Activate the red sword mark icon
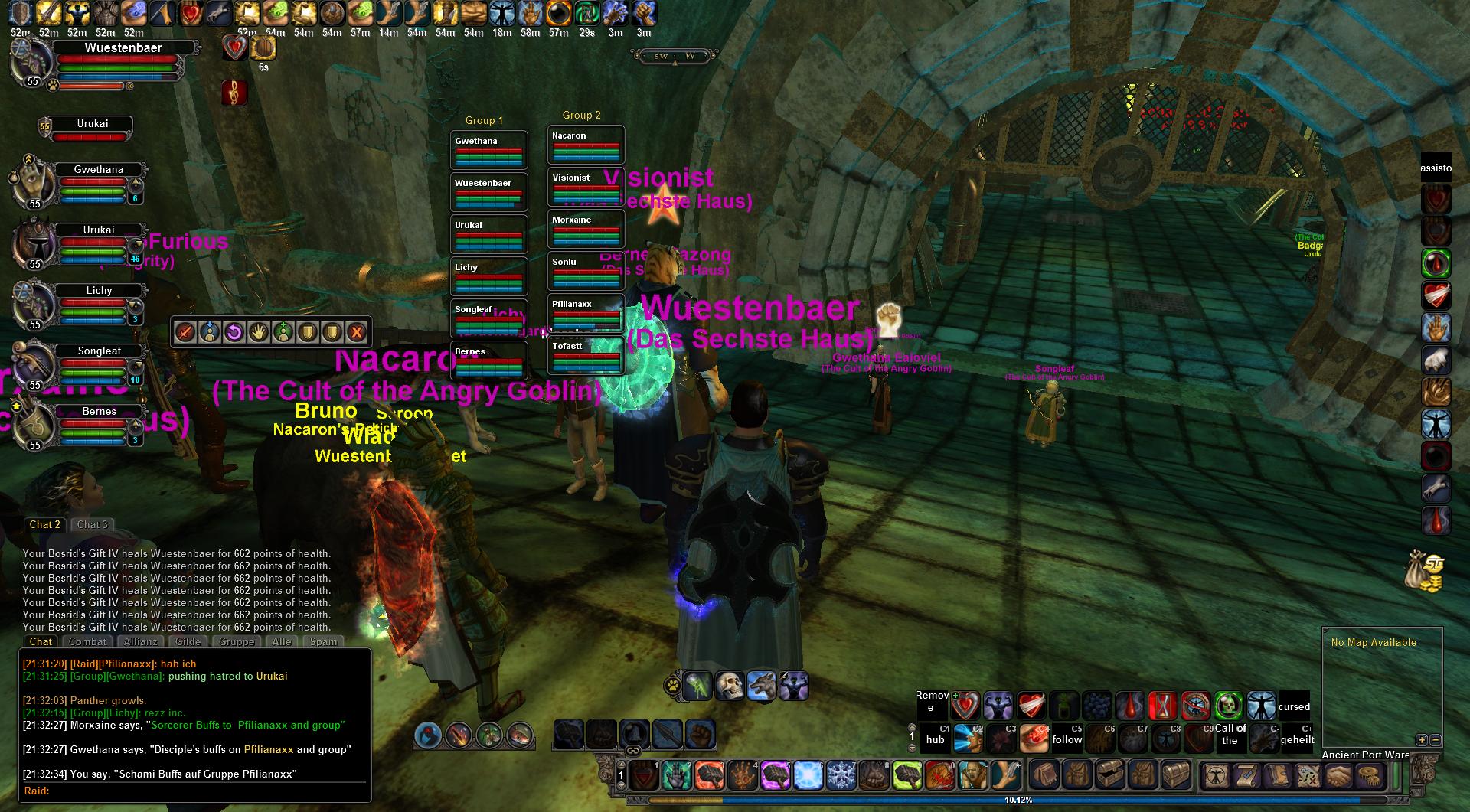 185,332
